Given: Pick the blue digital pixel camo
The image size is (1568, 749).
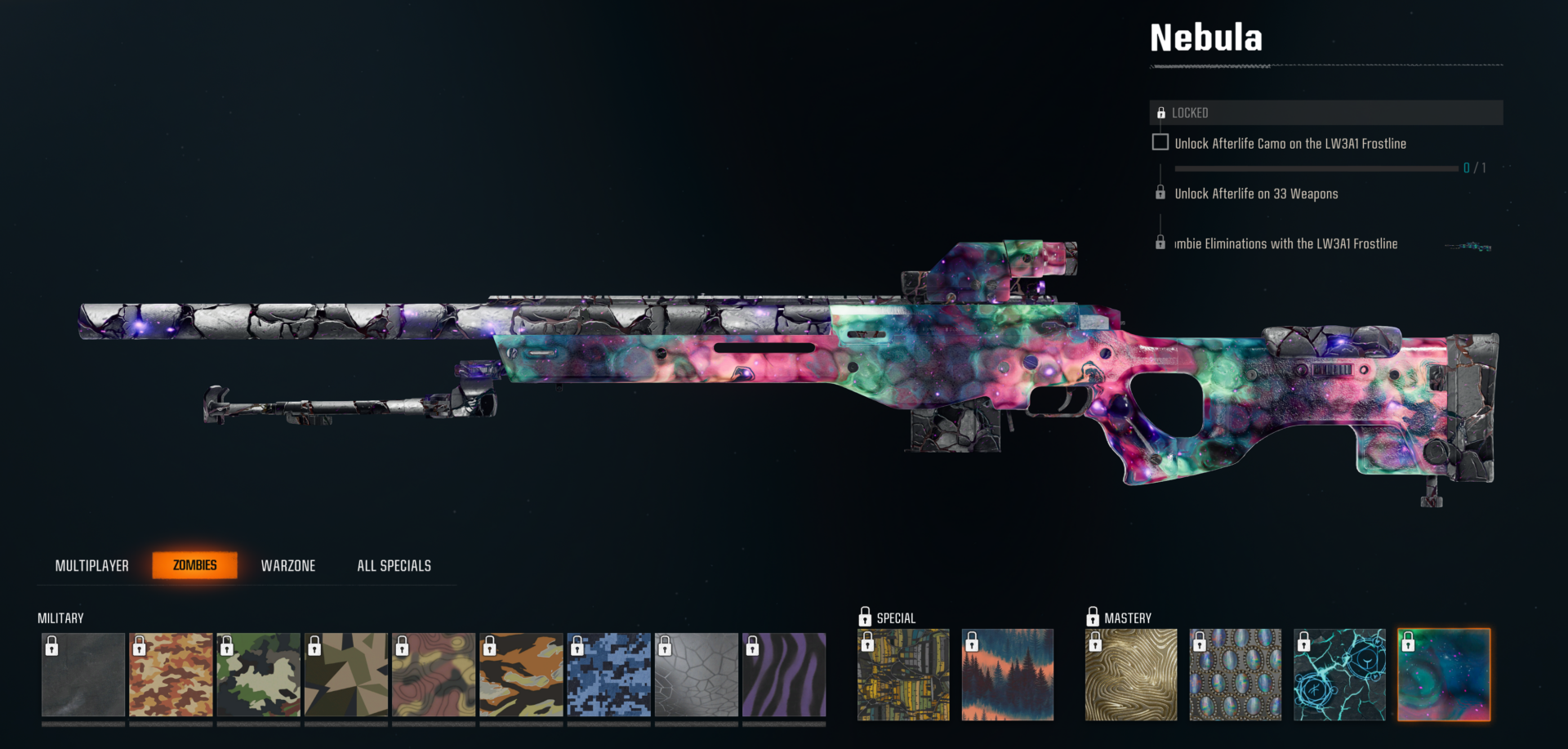Looking at the screenshot, I should 609,675.
